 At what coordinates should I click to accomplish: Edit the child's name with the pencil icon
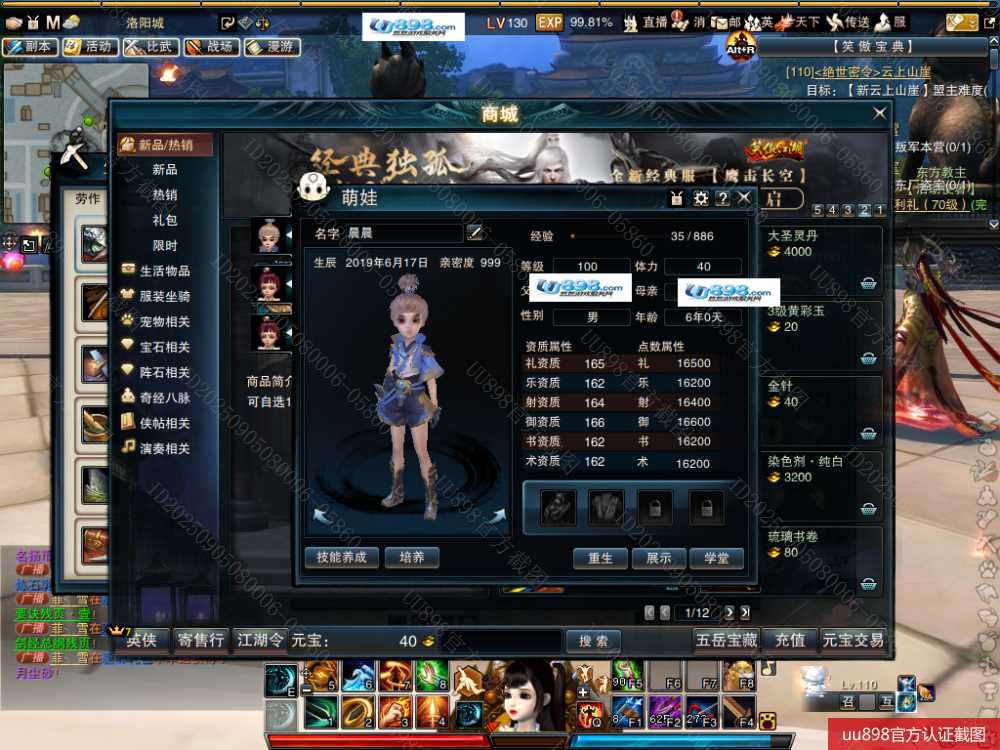(x=475, y=233)
